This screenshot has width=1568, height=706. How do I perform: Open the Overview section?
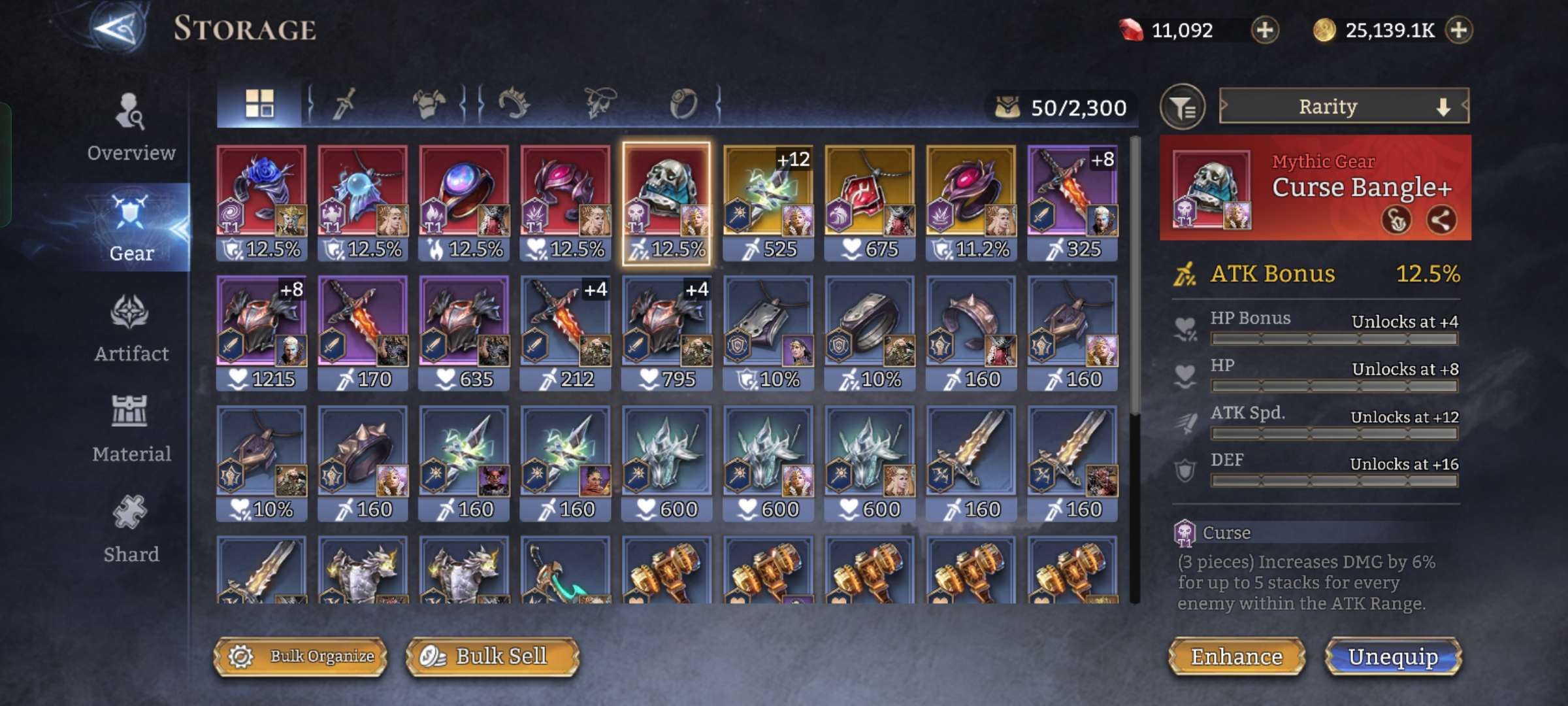tap(131, 127)
